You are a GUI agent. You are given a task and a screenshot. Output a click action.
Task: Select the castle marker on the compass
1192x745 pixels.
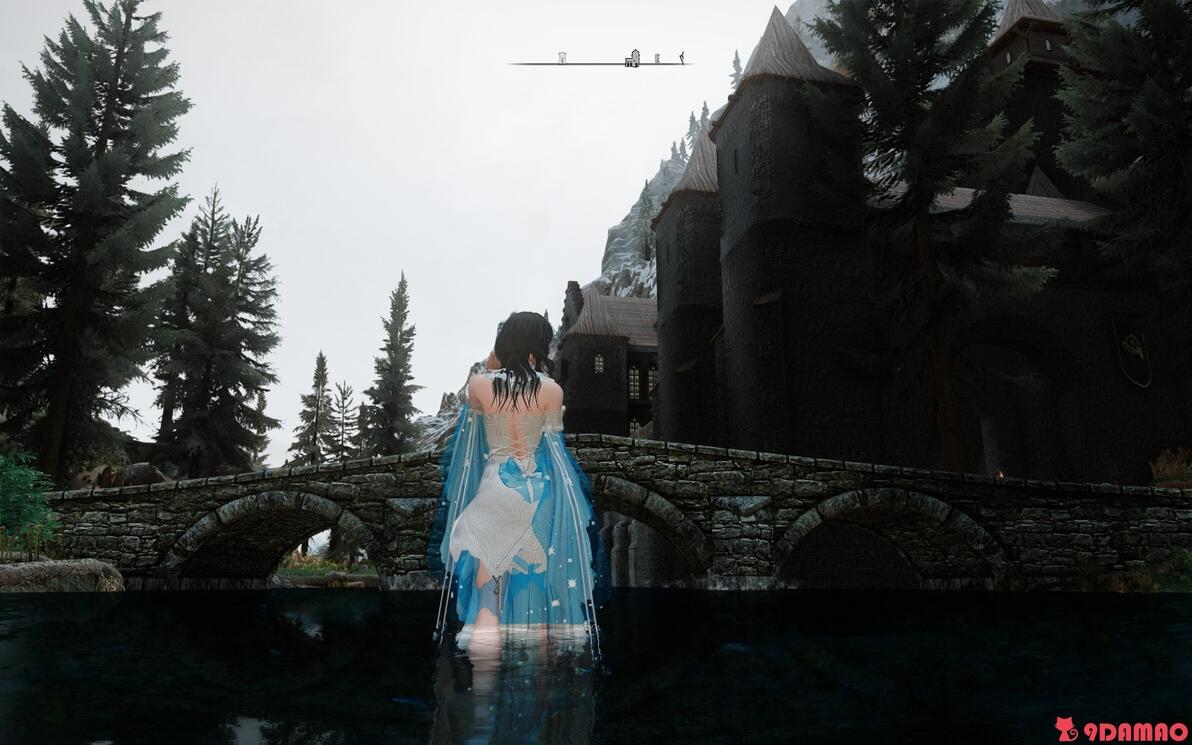pyautogui.click(x=632, y=58)
